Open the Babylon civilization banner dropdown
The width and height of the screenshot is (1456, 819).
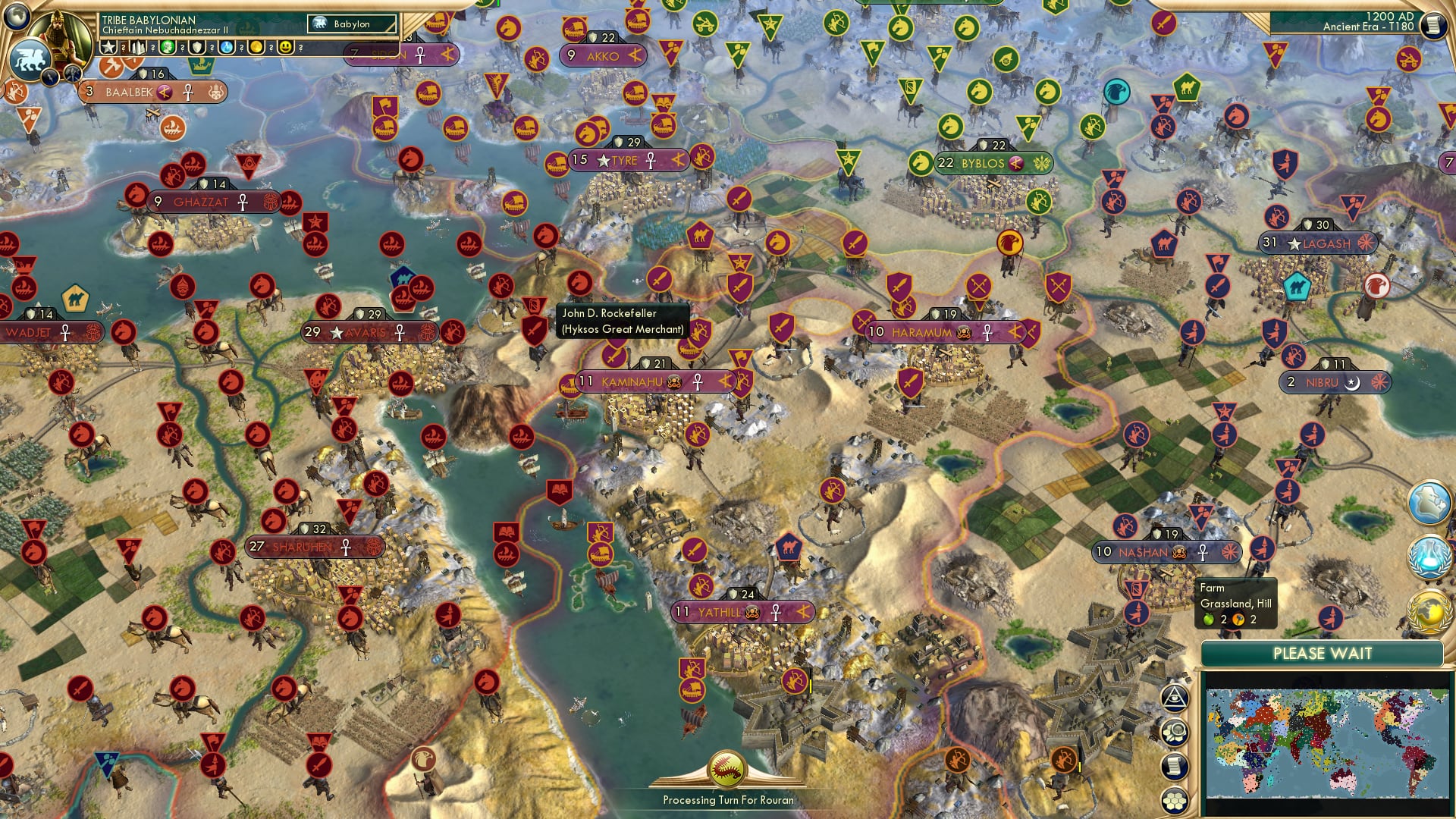coord(353,24)
